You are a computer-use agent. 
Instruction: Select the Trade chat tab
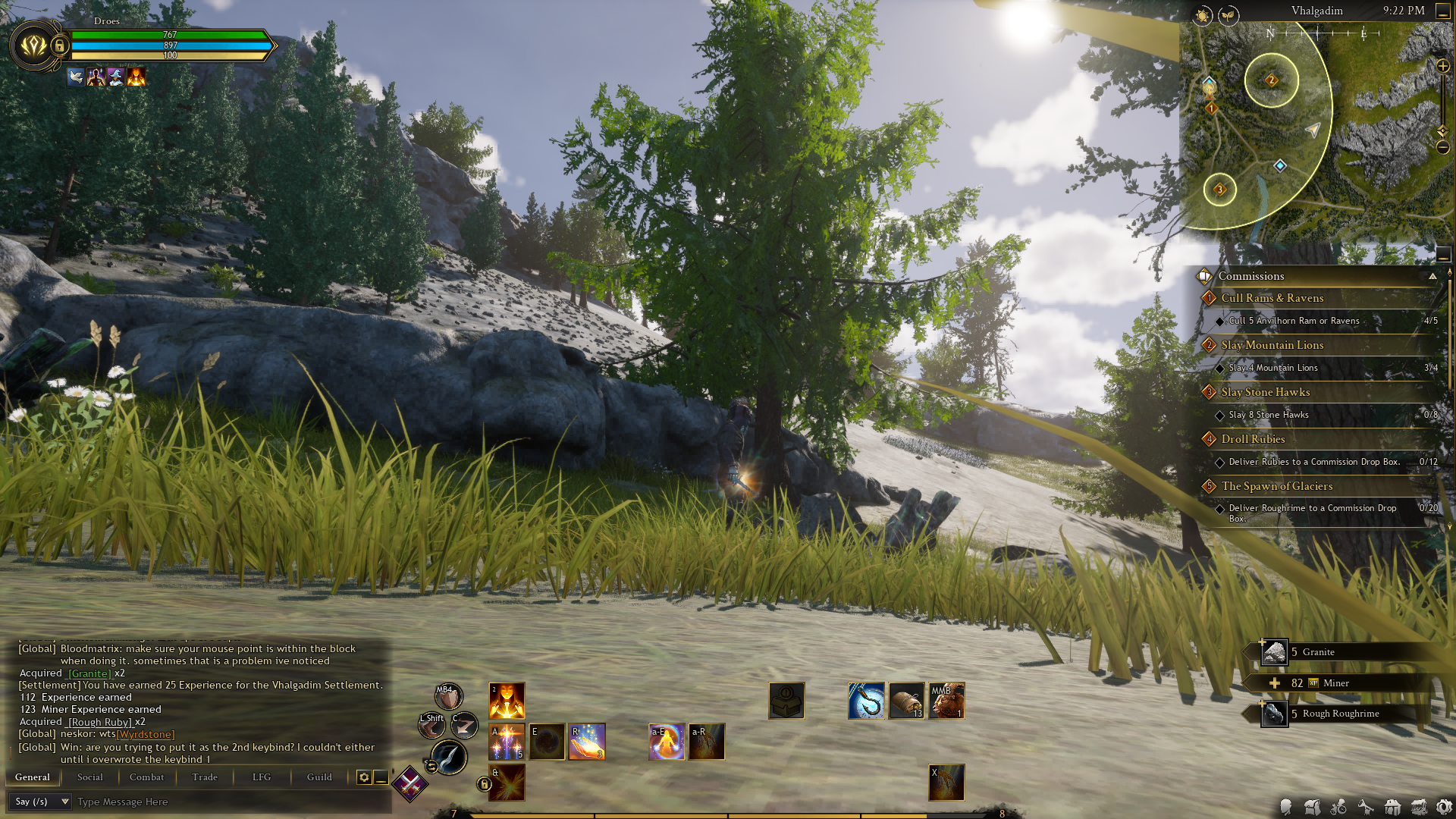tap(205, 777)
